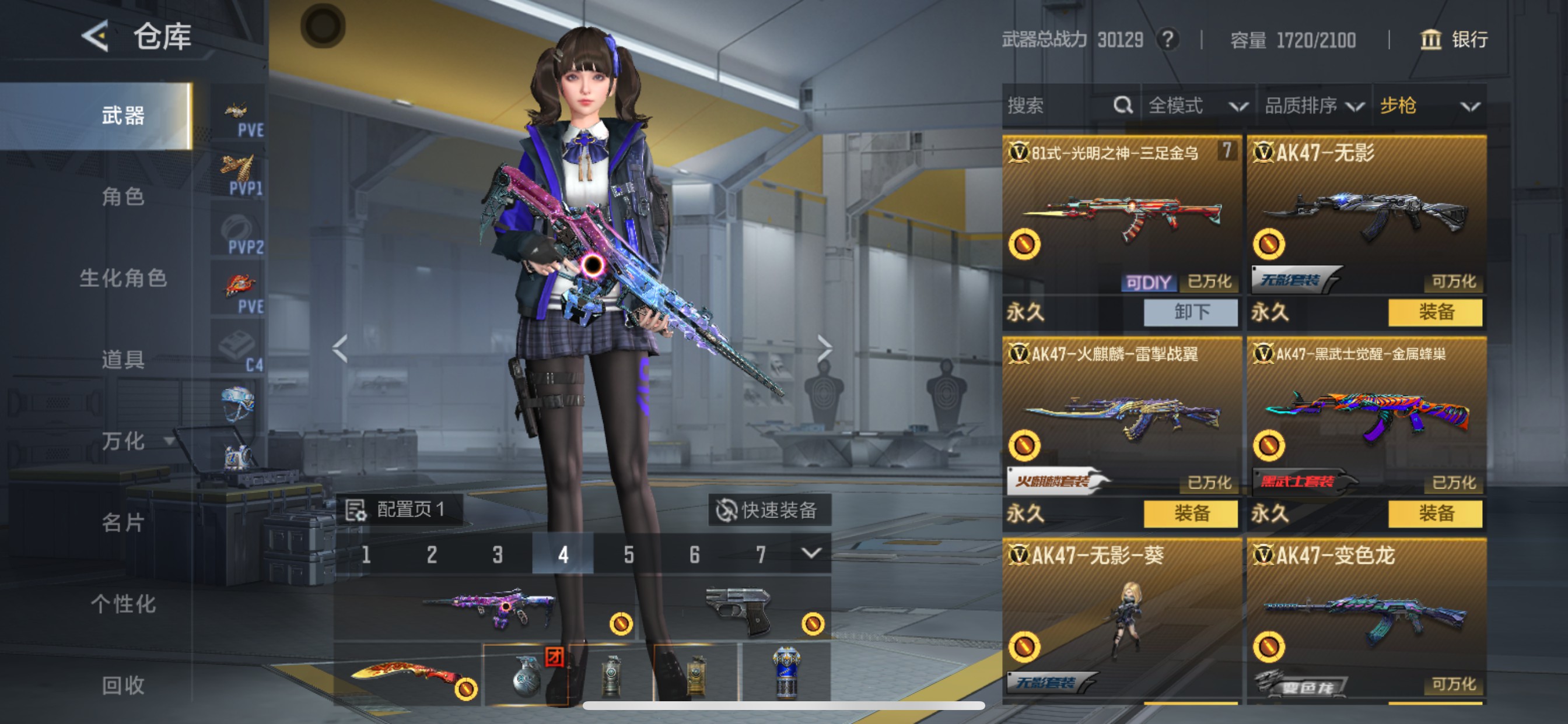The image size is (1568, 724).
Task: Click the weapon power question mark help
Action: tap(1167, 40)
